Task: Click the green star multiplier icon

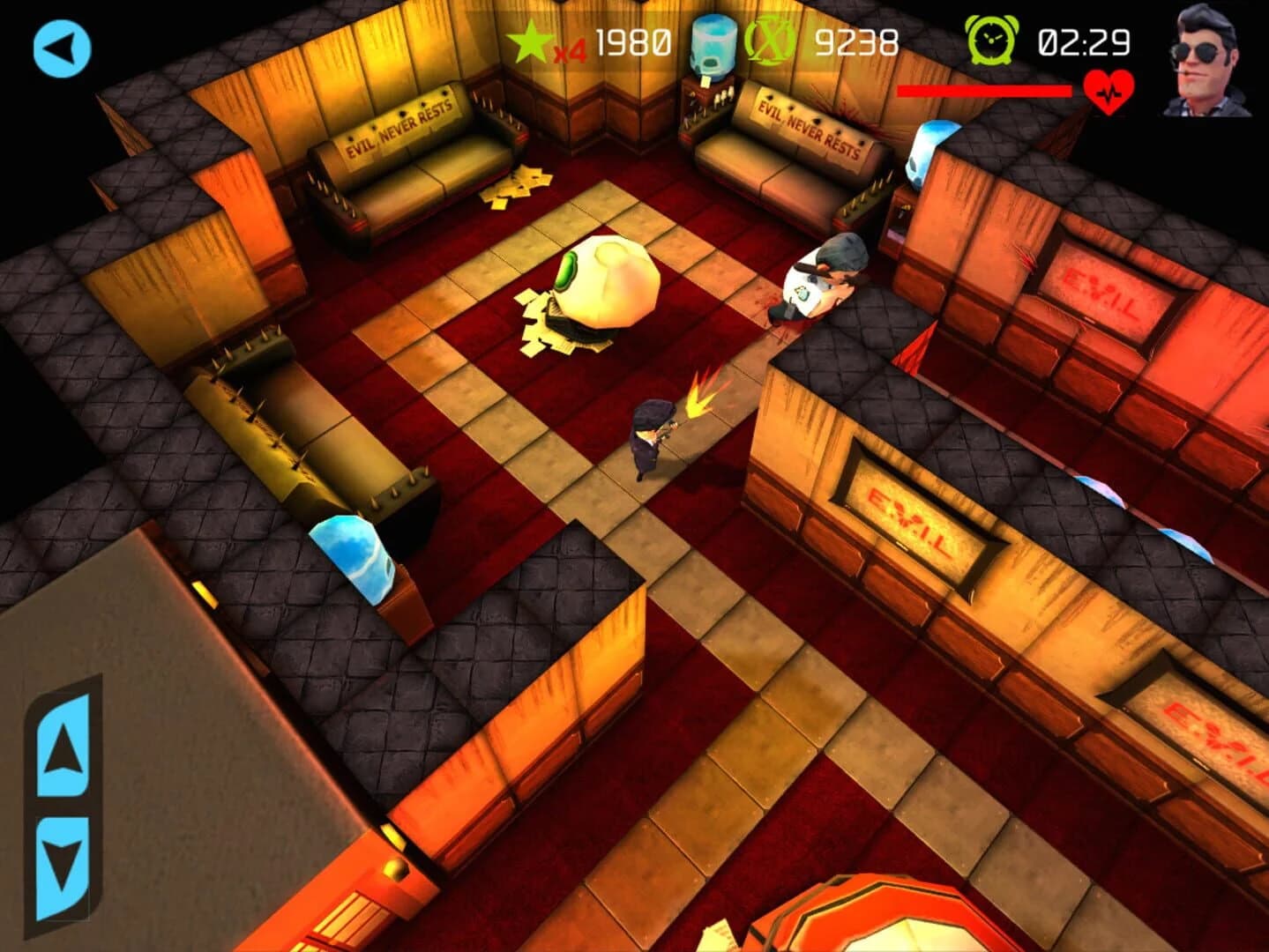Action: [531, 39]
